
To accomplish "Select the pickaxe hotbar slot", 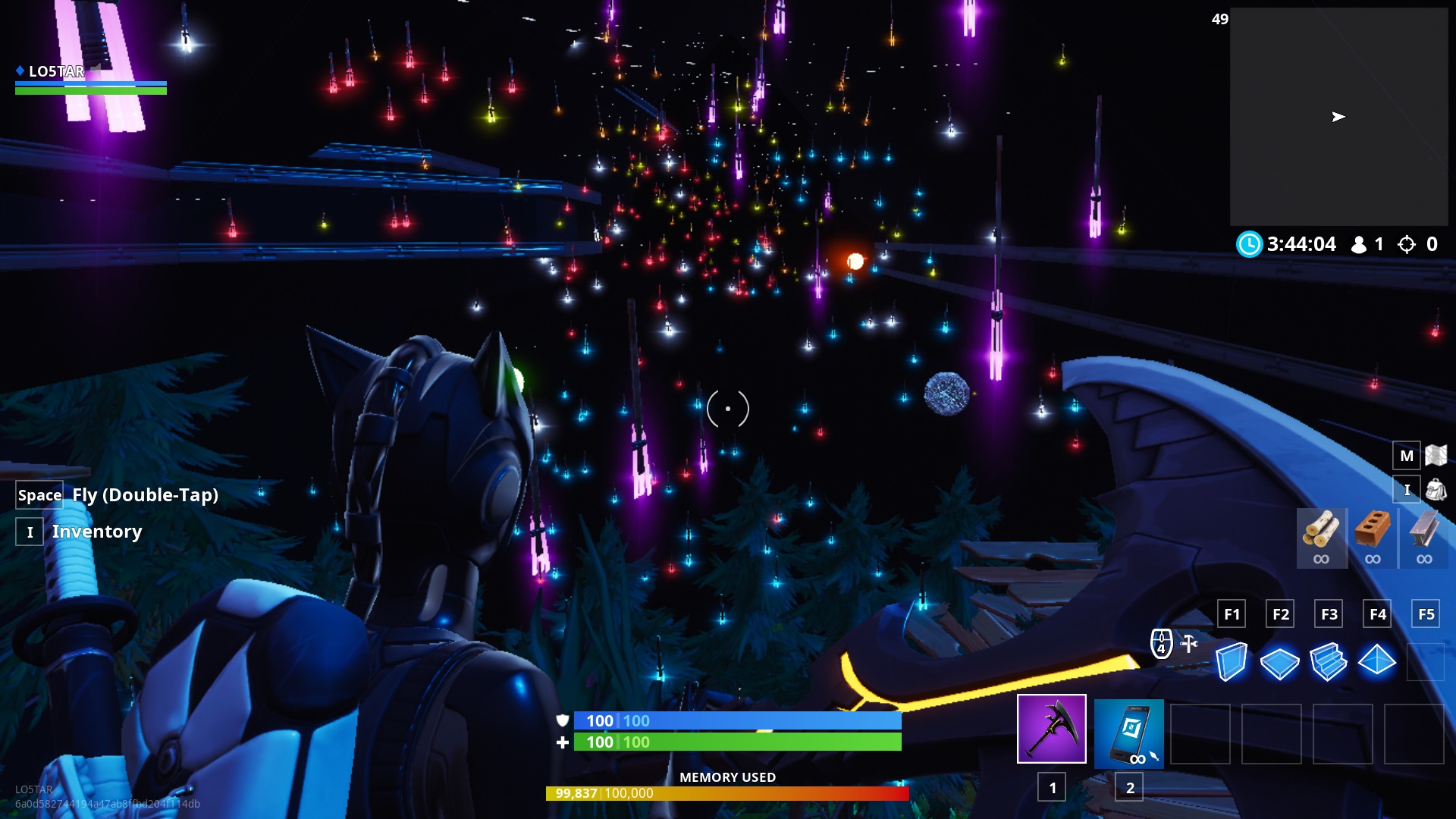I will point(1051,729).
